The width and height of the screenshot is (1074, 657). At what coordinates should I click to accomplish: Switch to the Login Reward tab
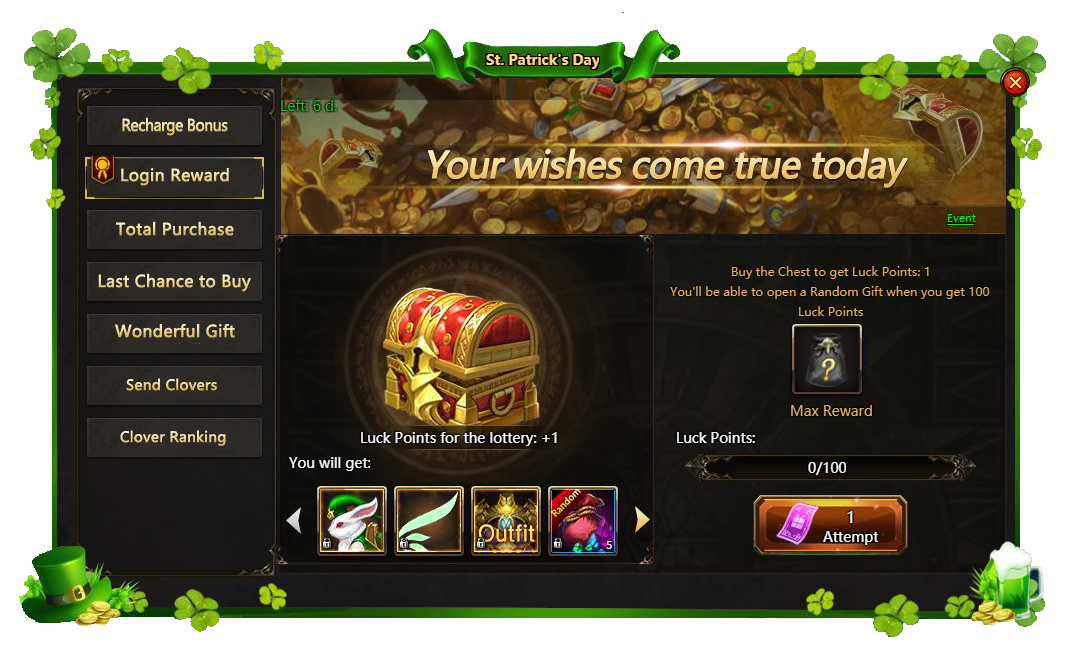[175, 176]
